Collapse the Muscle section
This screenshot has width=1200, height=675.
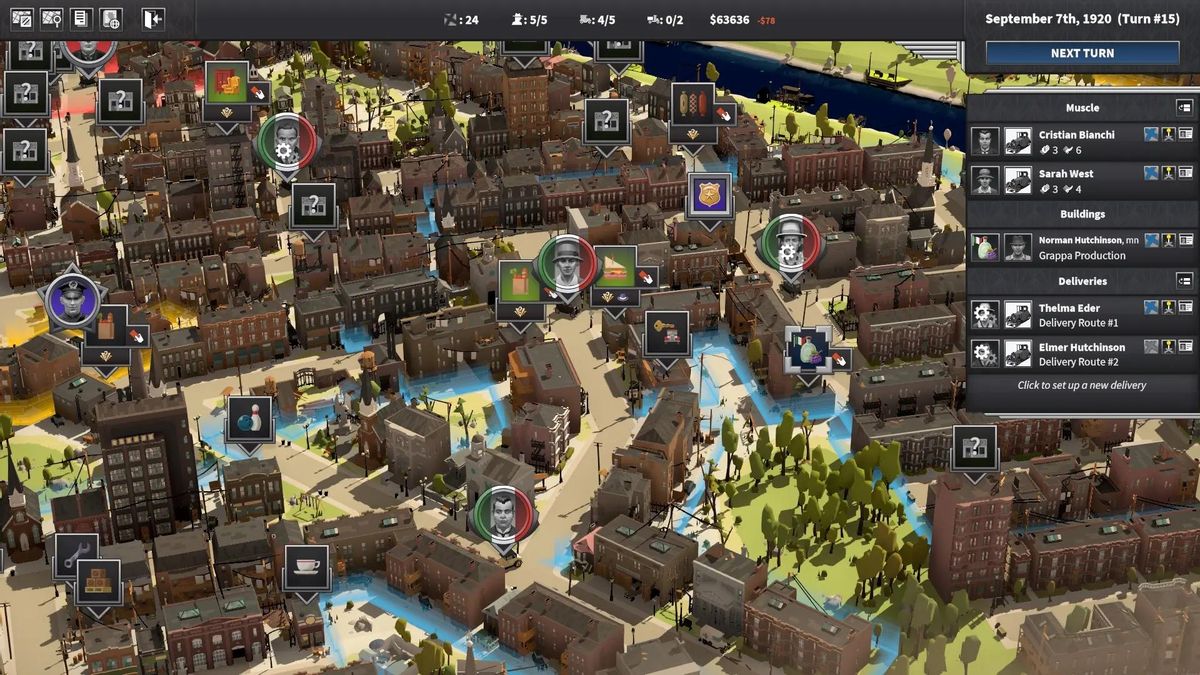coord(1184,107)
